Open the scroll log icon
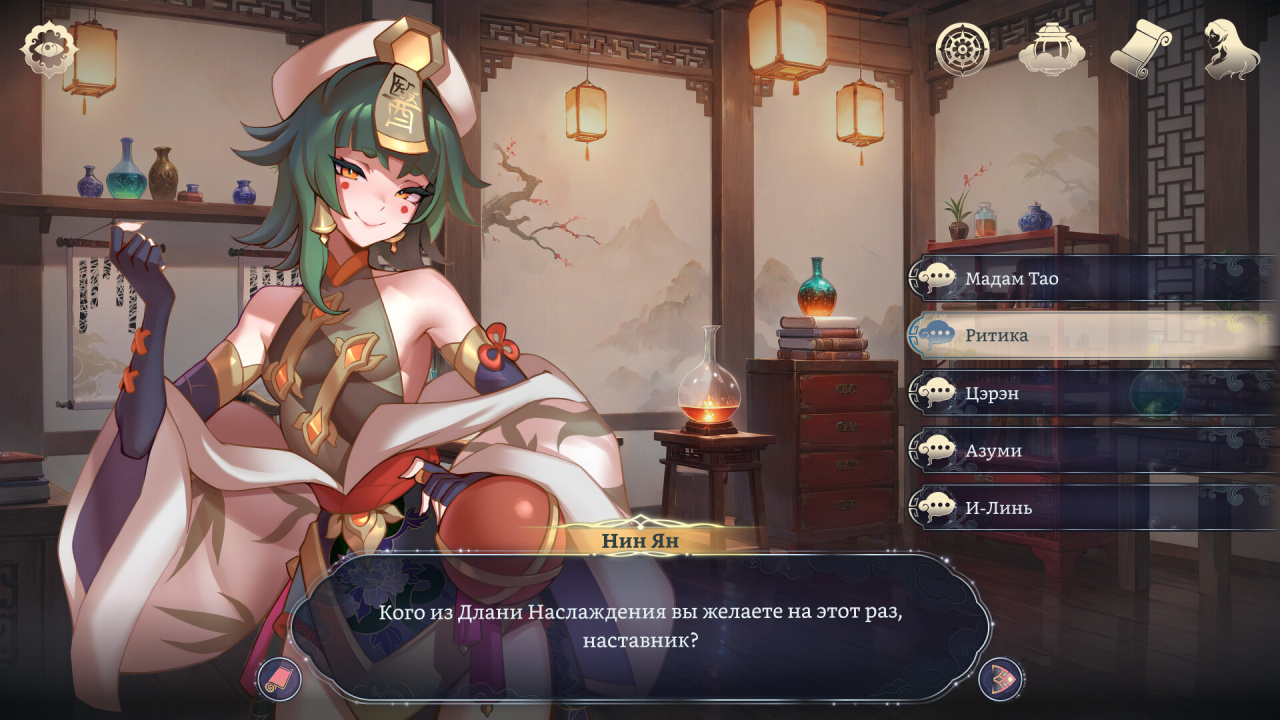The width and height of the screenshot is (1280, 720). coord(1141,48)
